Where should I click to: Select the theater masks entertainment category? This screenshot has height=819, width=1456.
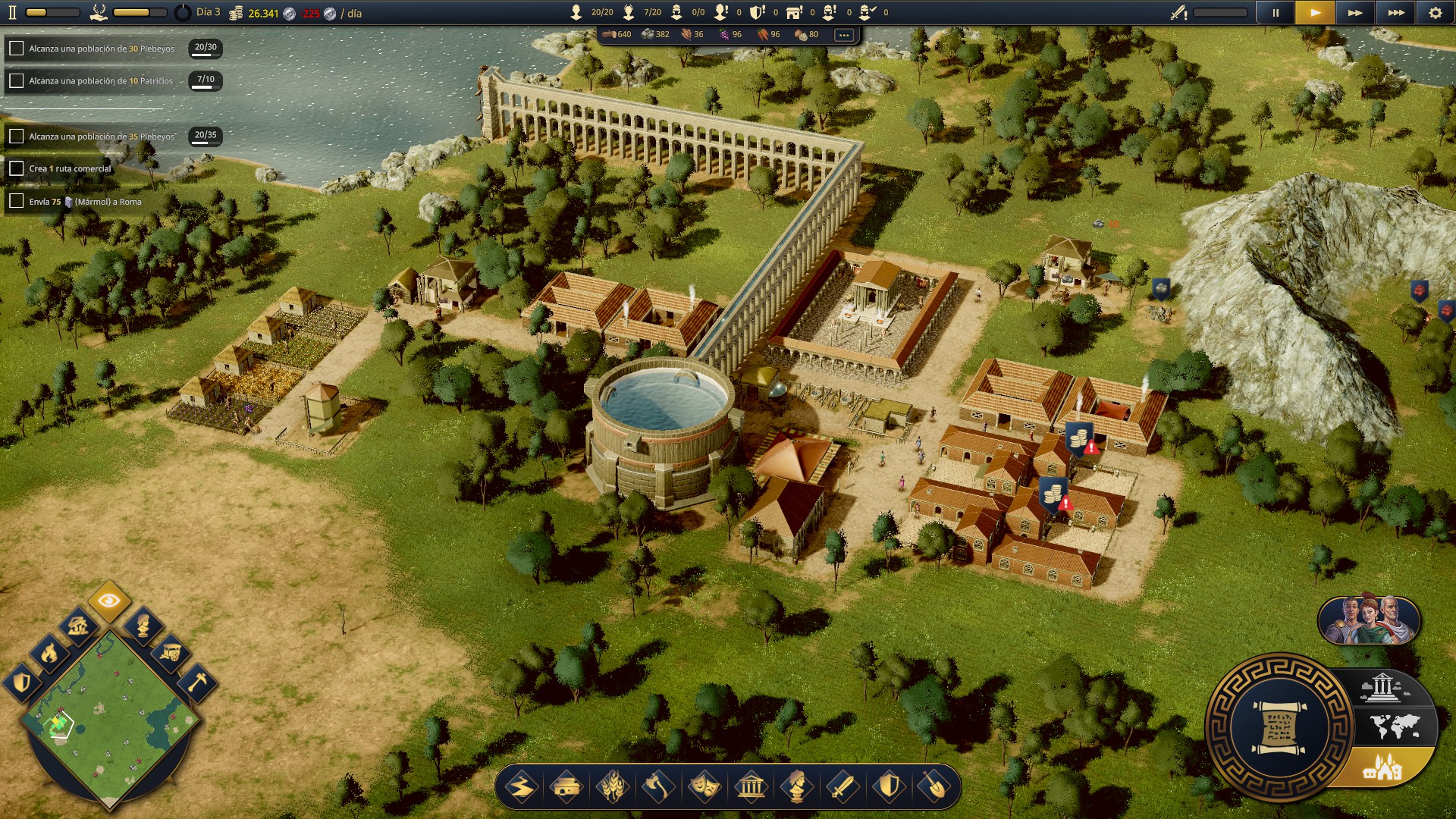point(704,787)
